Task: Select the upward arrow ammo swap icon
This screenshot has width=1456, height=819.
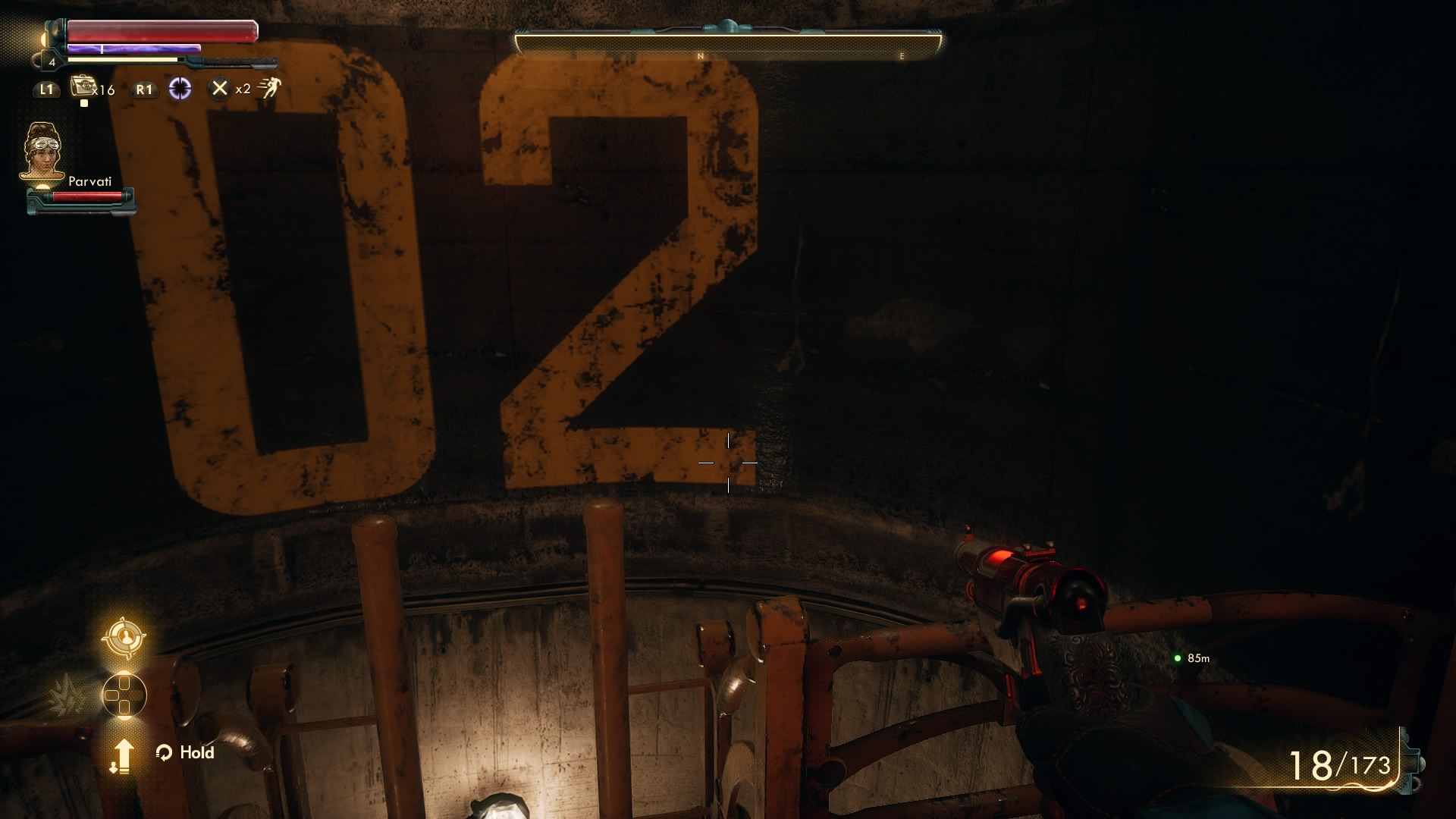Action: click(124, 757)
